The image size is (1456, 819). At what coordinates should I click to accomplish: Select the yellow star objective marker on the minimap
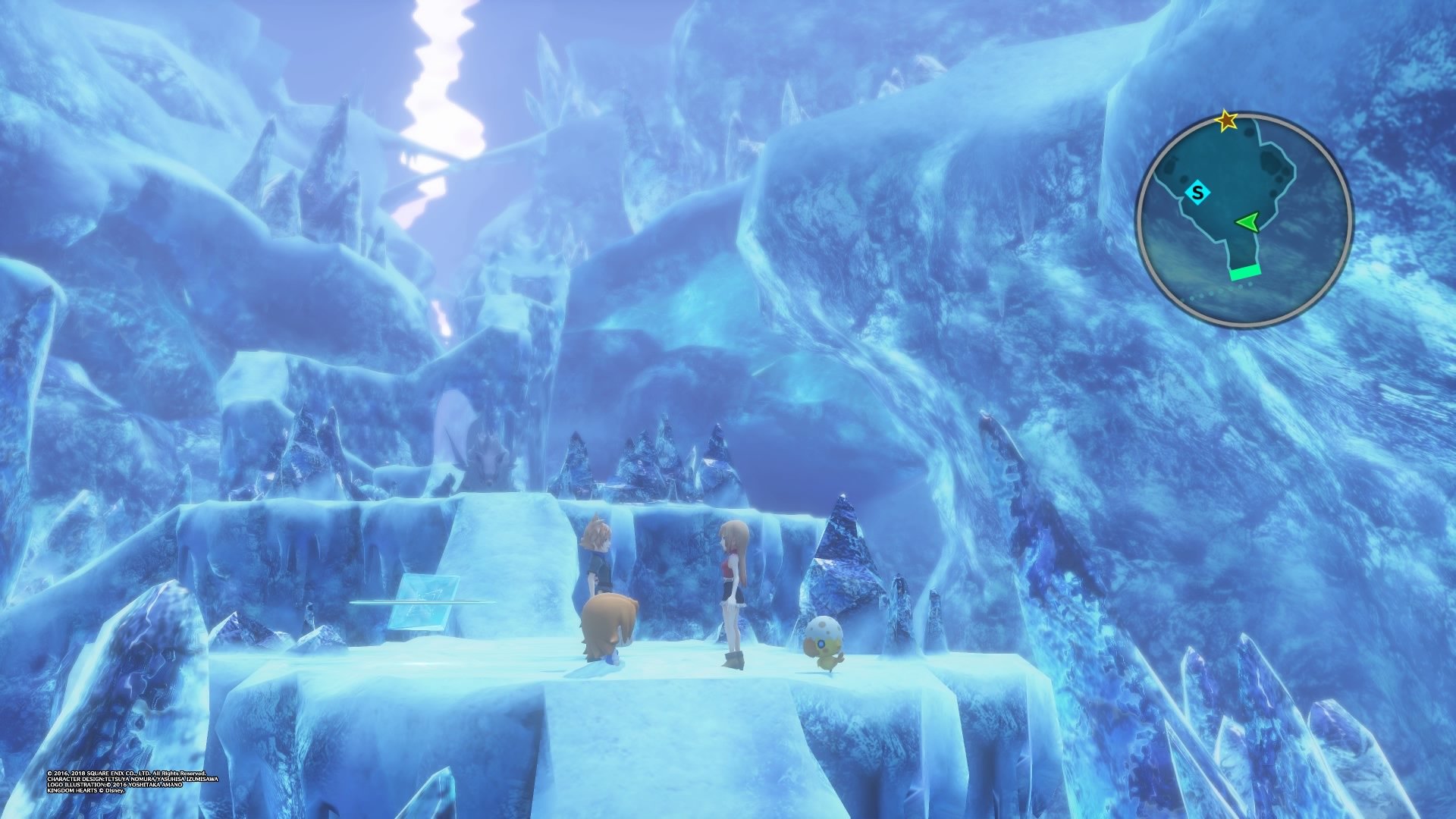coord(1226,120)
